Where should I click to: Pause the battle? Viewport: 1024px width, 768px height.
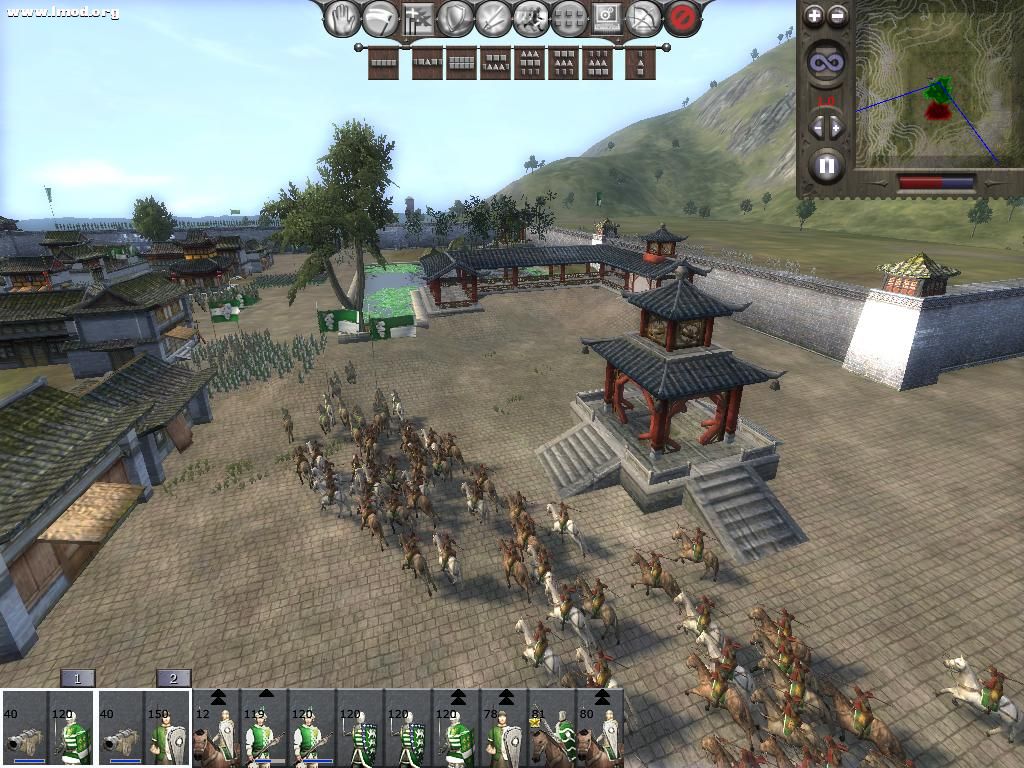tap(826, 165)
